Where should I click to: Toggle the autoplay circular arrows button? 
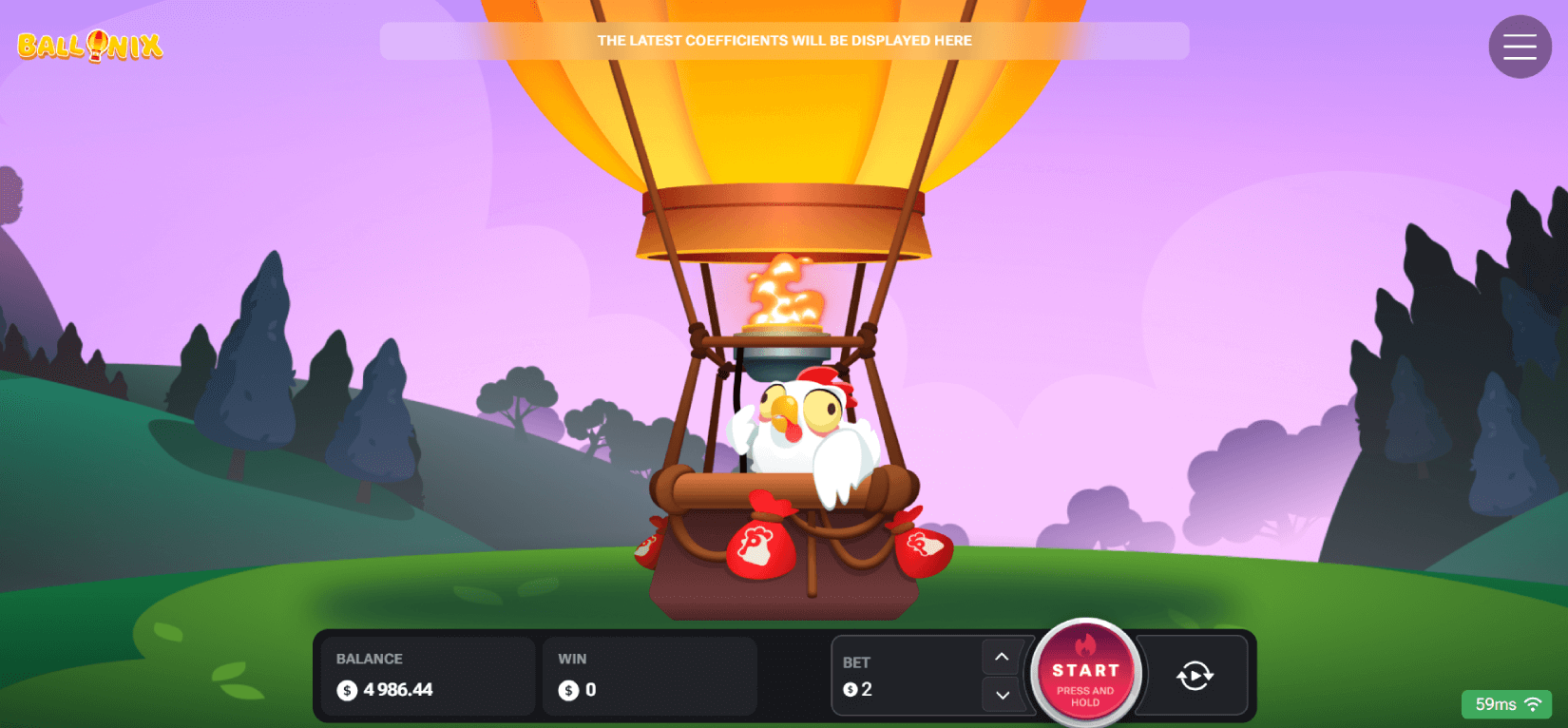pyautogui.click(x=1195, y=676)
